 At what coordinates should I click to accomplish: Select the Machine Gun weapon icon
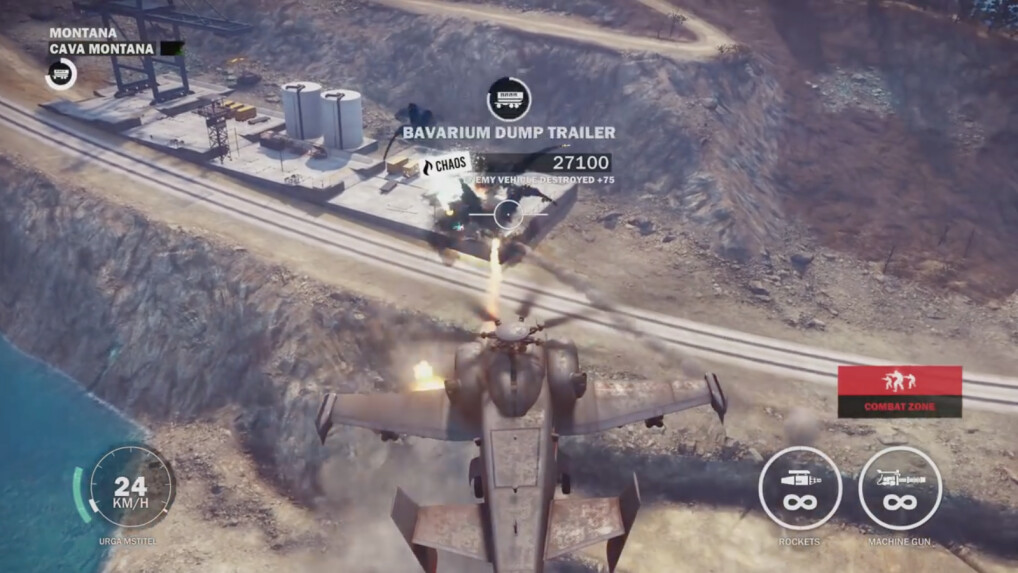900,488
